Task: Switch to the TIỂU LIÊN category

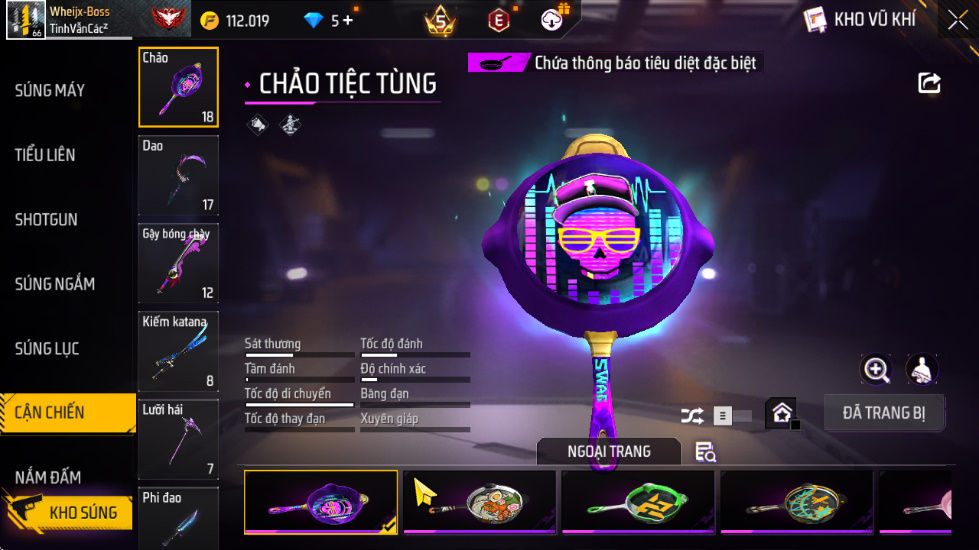Action: coord(45,155)
